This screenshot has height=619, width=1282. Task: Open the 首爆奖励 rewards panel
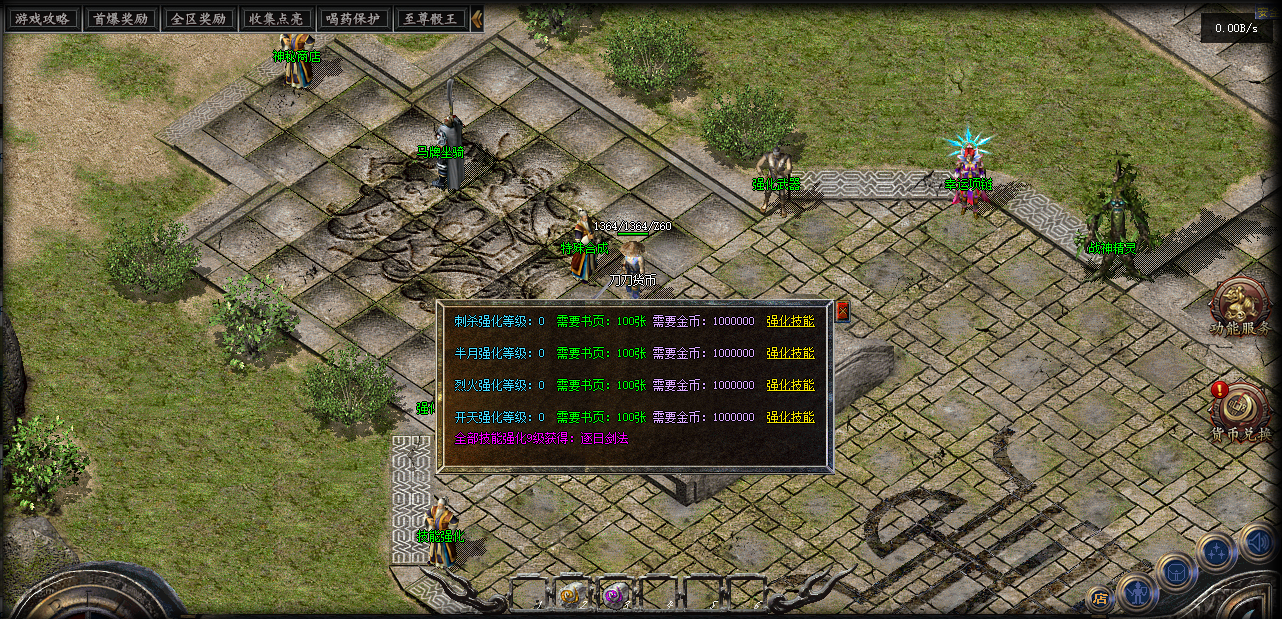pos(119,19)
